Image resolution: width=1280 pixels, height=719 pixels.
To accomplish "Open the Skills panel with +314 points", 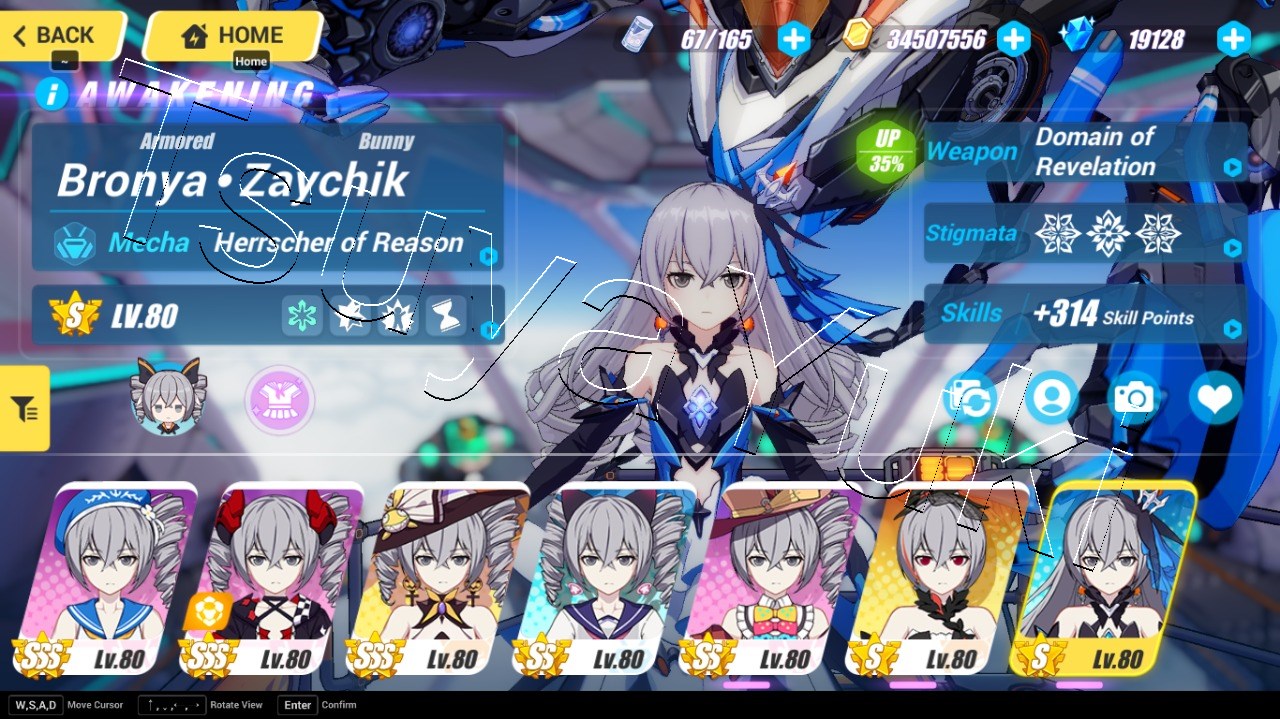I will (1085, 315).
